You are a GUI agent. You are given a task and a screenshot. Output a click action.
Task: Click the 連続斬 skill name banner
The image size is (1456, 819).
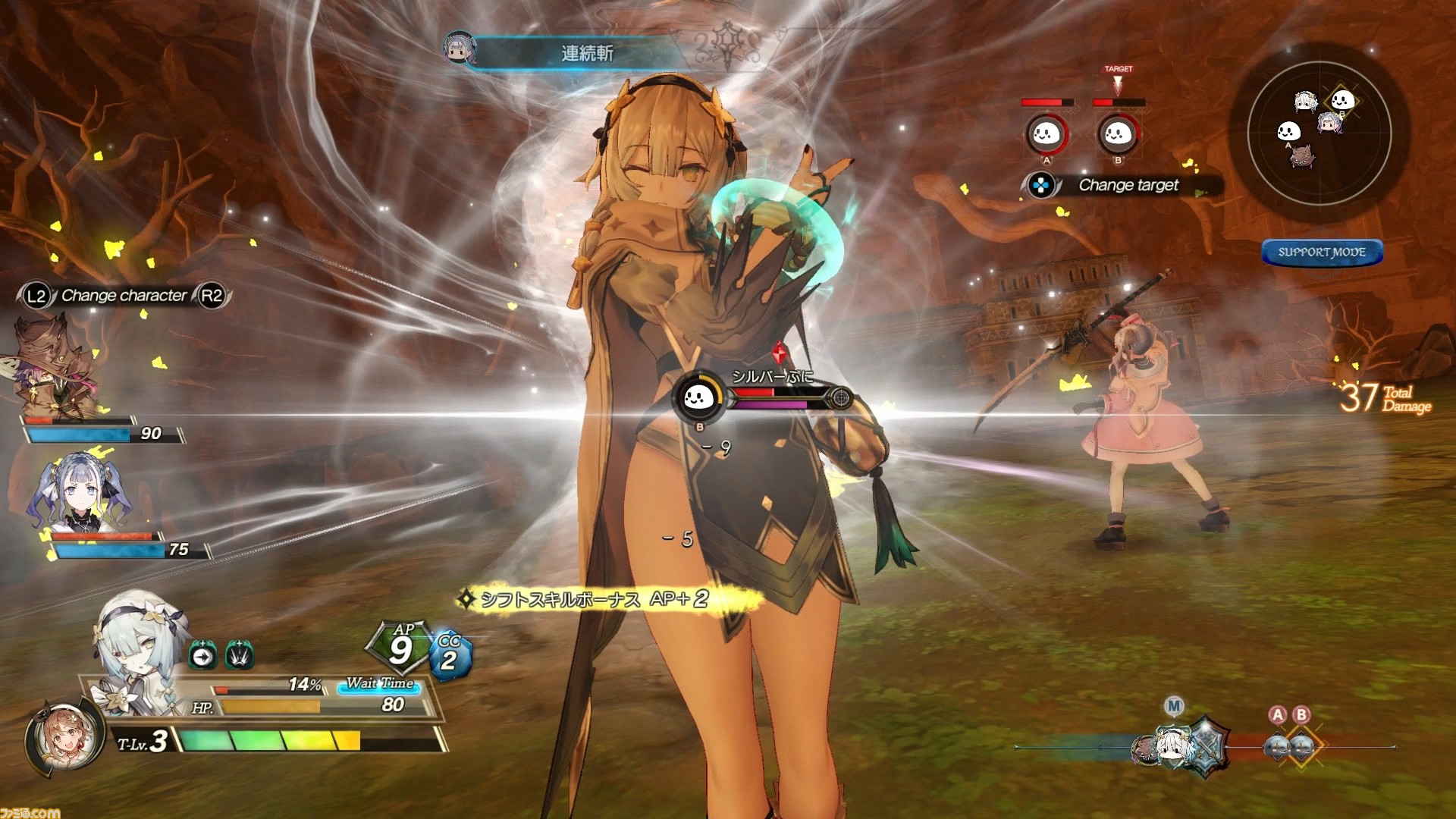pos(588,53)
